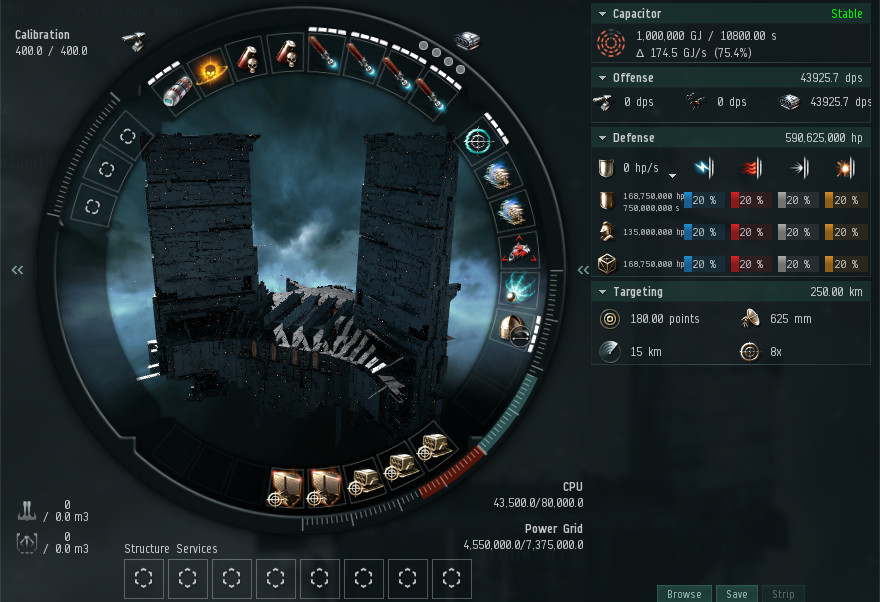This screenshot has height=602, width=880.
Task: Click the Strip fitting button
Action: point(783,594)
